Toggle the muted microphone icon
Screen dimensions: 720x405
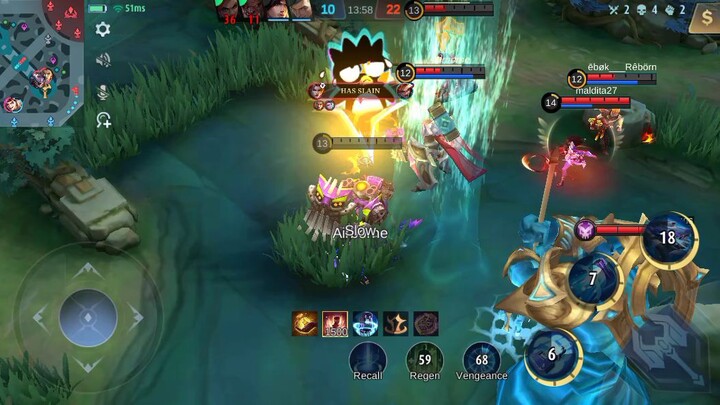[102, 91]
